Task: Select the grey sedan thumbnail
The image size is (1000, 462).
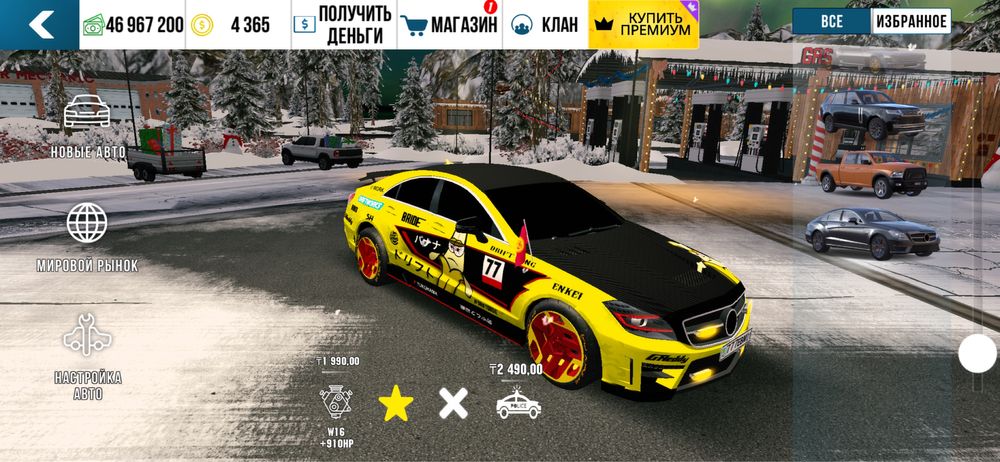Action: [872, 233]
